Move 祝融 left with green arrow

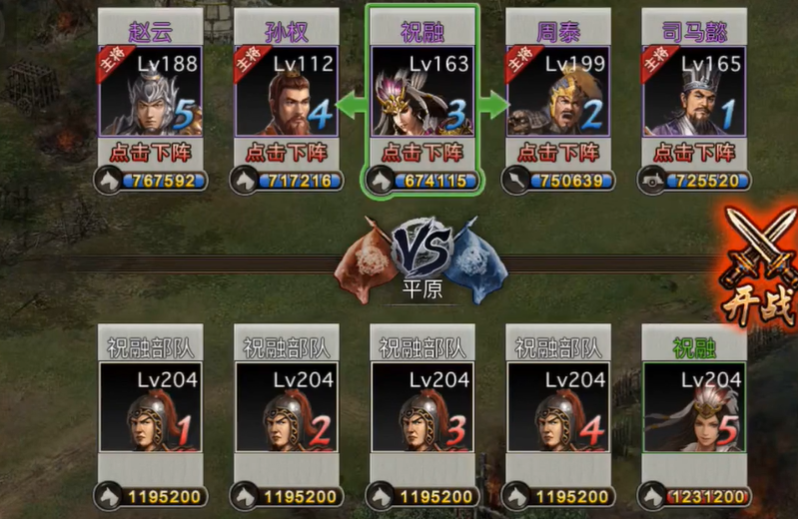coord(349,103)
